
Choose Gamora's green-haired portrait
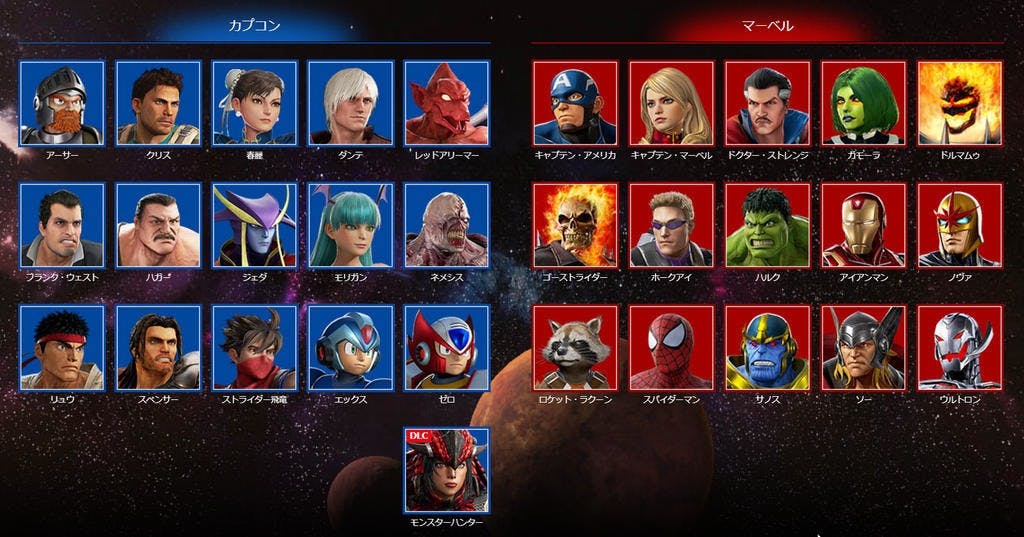click(x=863, y=103)
